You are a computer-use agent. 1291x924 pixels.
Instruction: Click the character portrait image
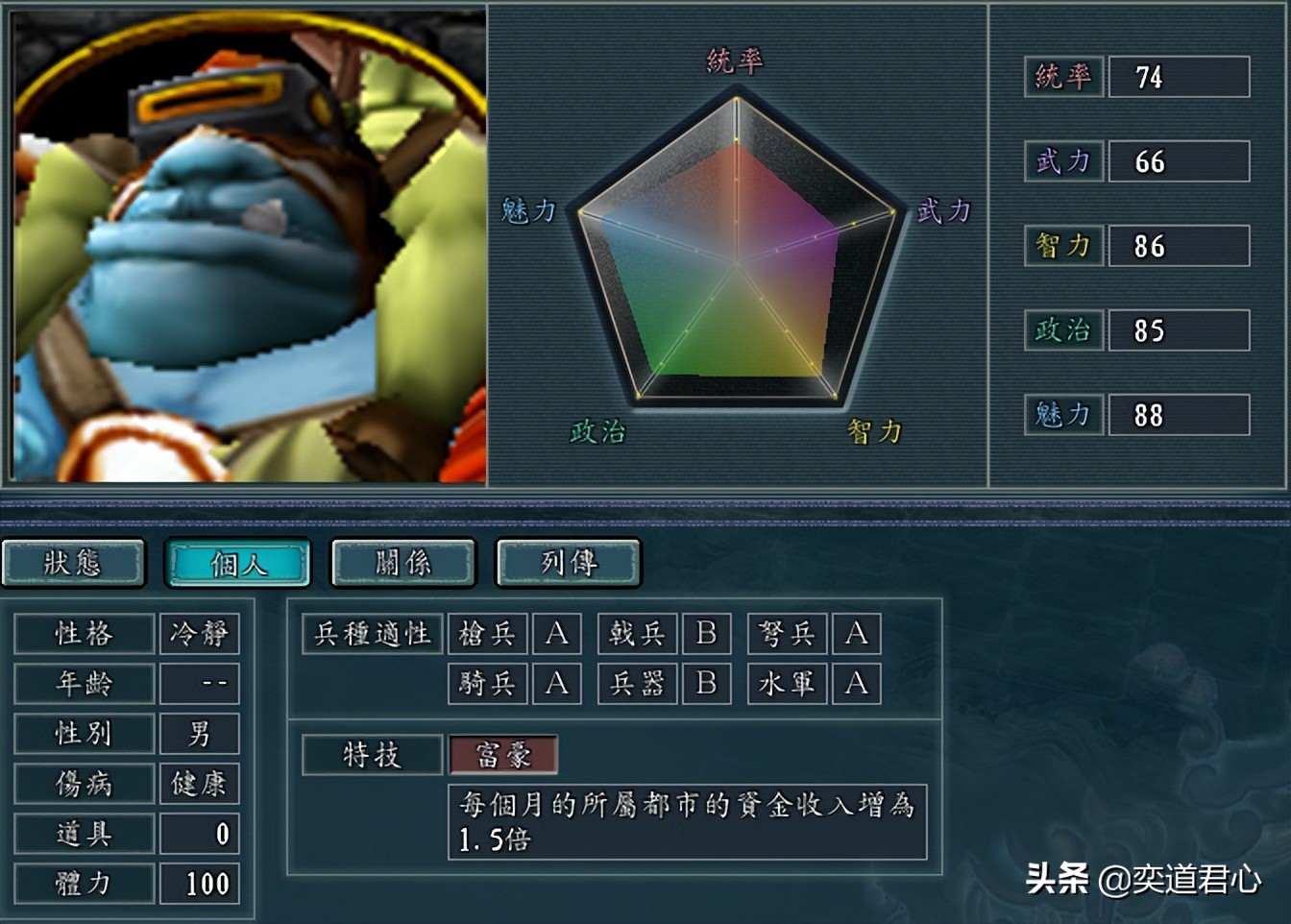coord(243,245)
